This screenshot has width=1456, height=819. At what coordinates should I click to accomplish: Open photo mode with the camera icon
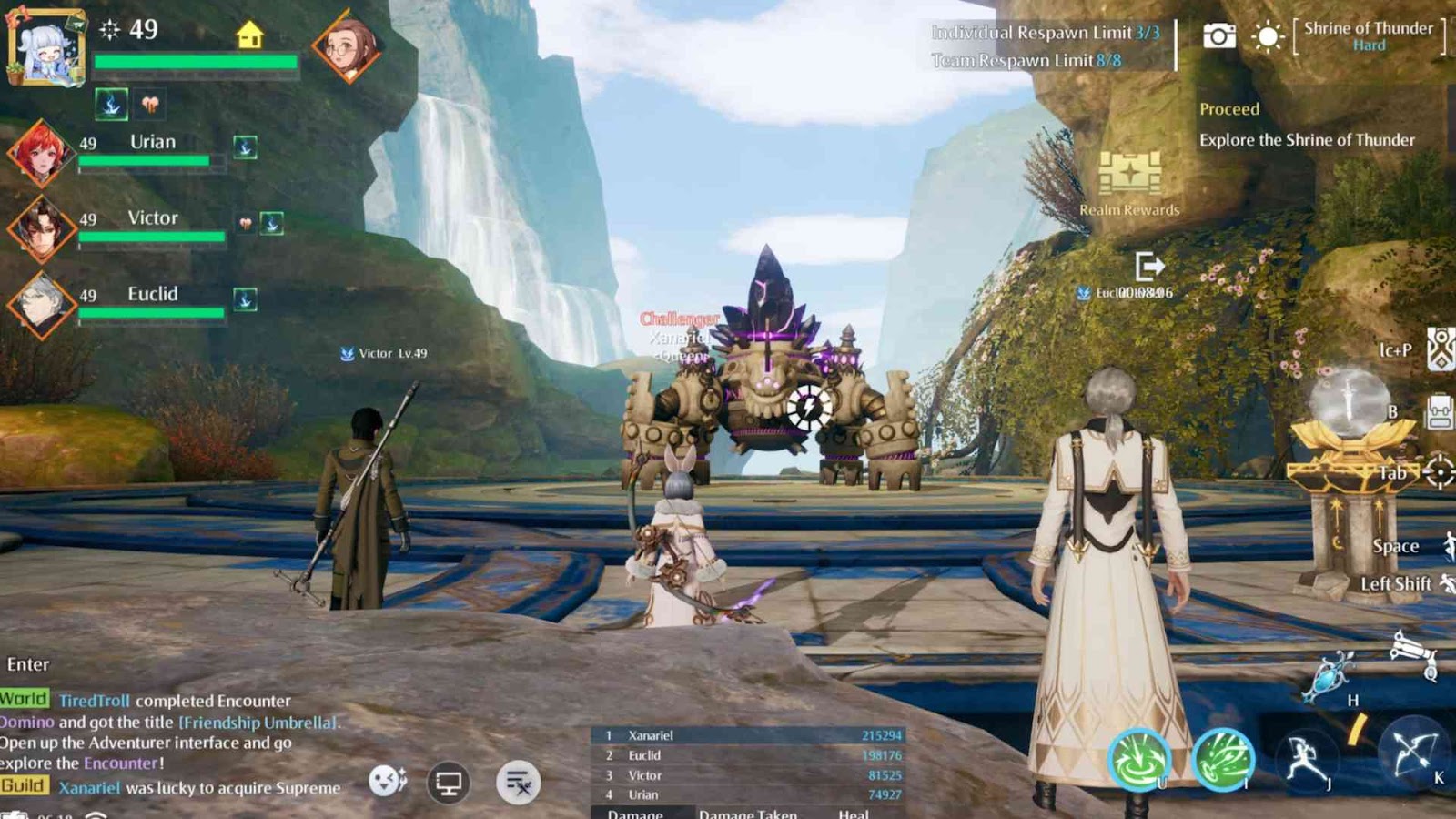tap(1219, 36)
